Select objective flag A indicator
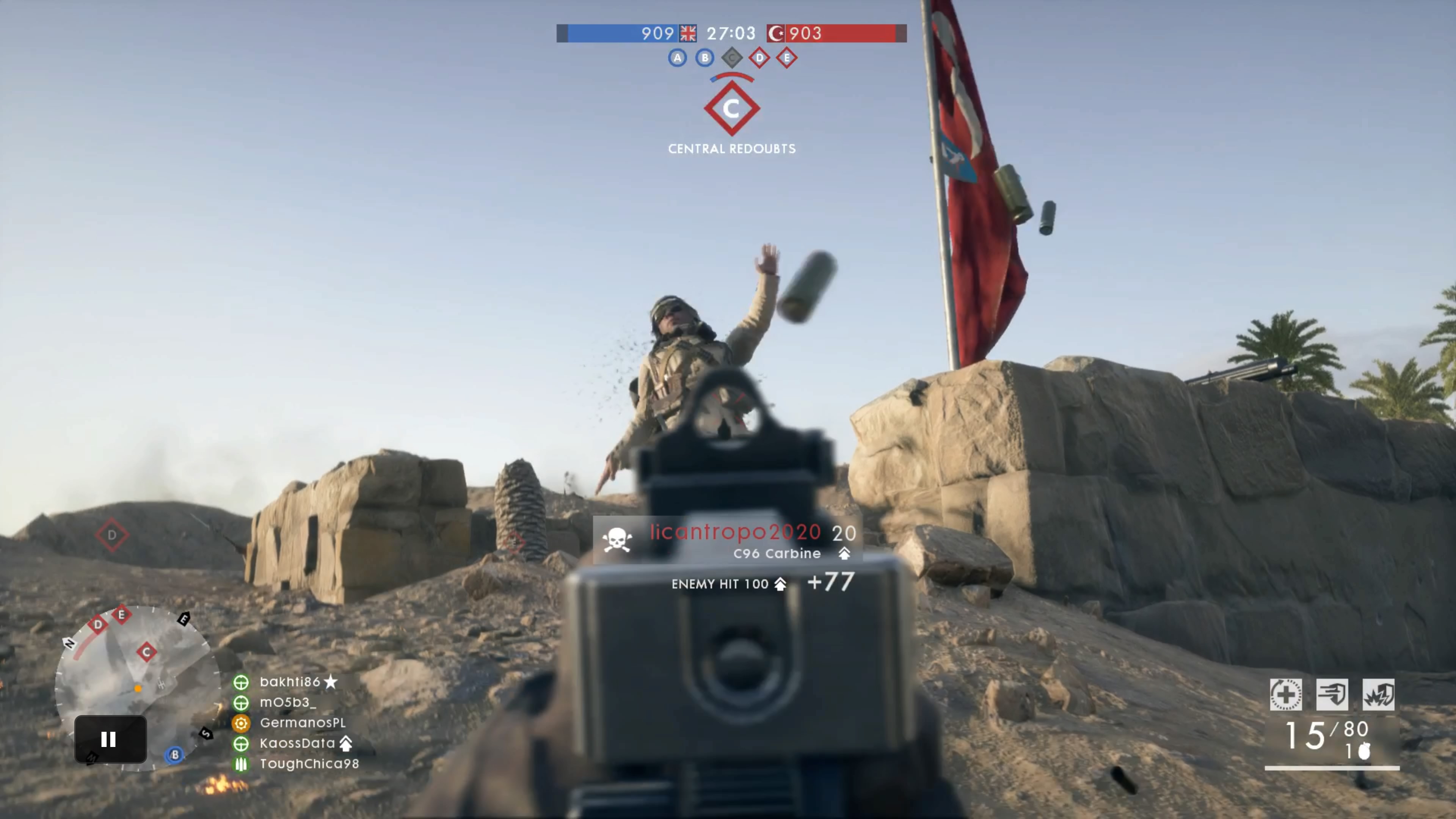1456x819 pixels. click(677, 58)
